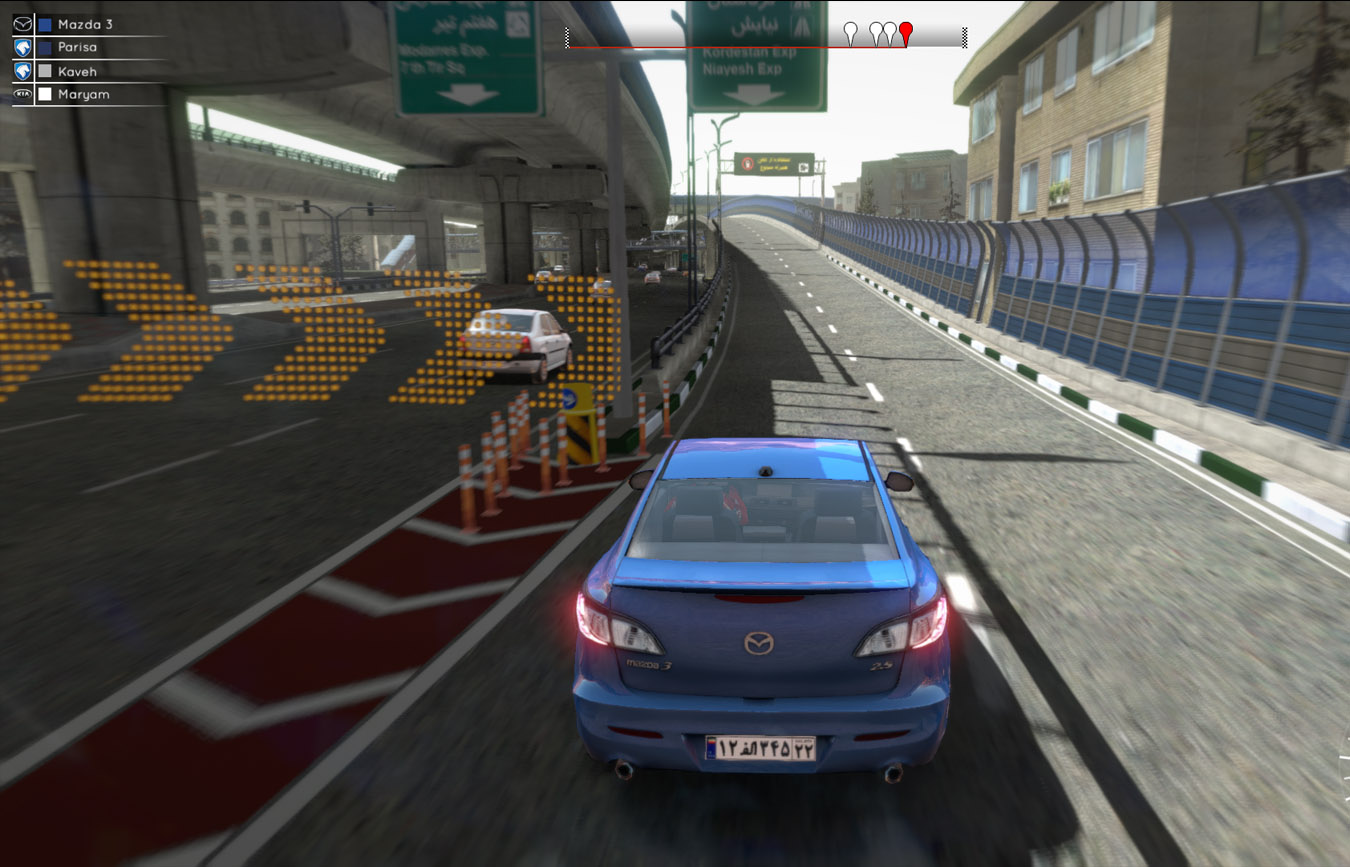Click Maryam's entry in the racer list
This screenshot has width=1350, height=867.
[83, 94]
